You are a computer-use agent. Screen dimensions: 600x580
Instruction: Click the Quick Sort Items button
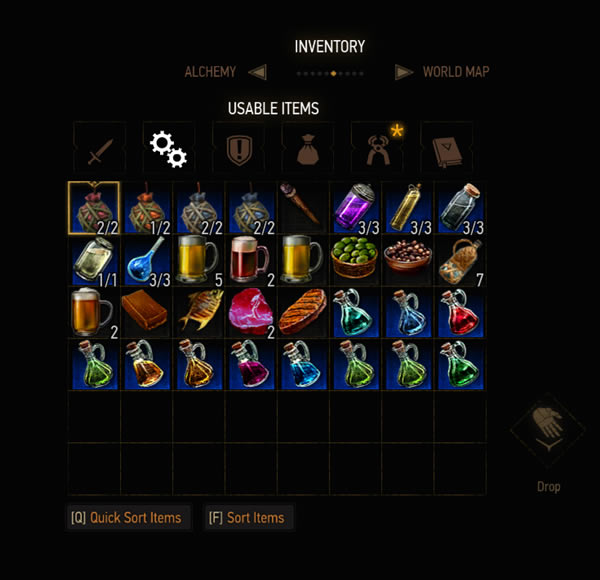click(127, 518)
